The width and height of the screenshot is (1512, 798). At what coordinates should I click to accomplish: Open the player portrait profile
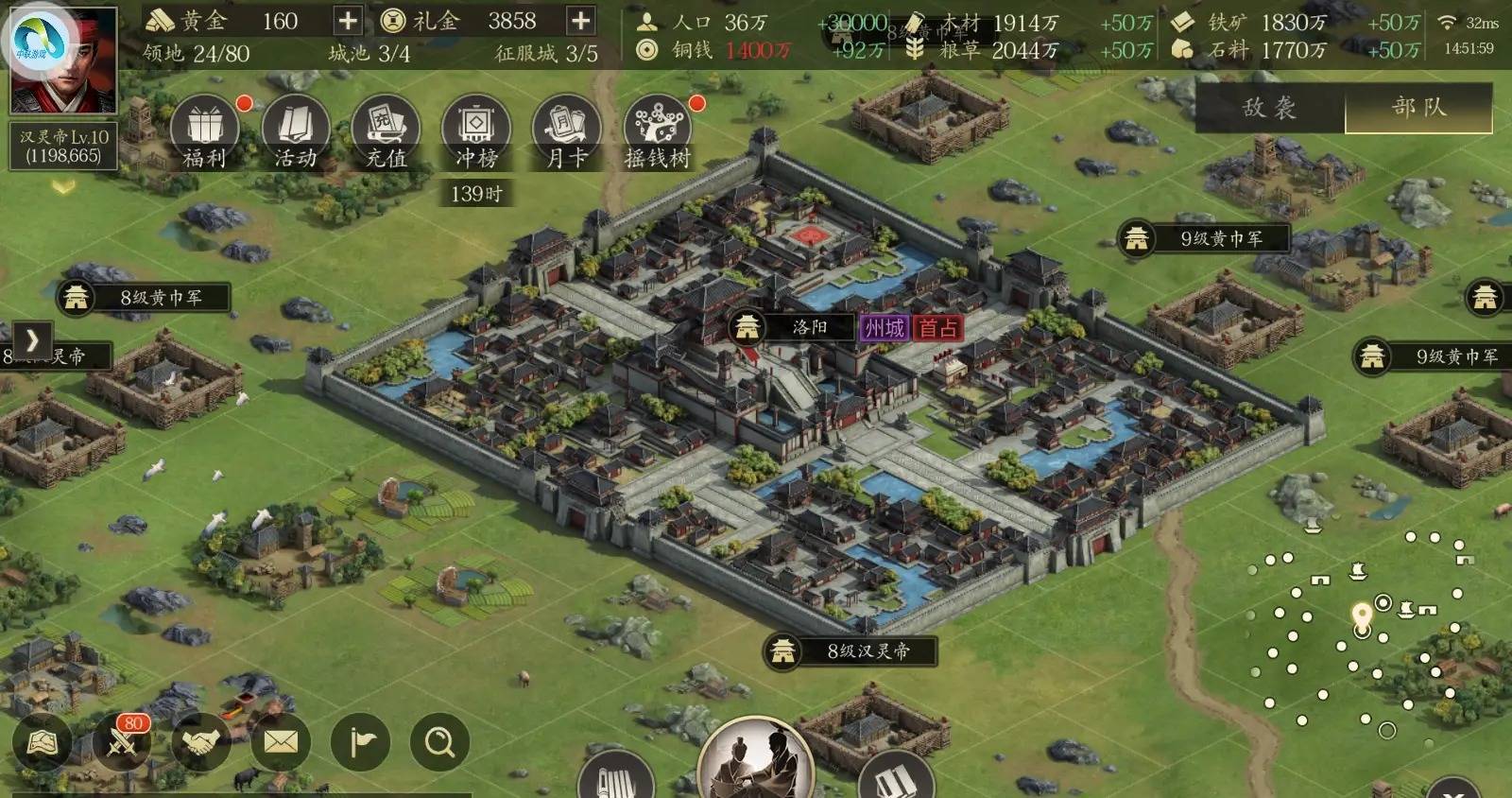tap(63, 59)
